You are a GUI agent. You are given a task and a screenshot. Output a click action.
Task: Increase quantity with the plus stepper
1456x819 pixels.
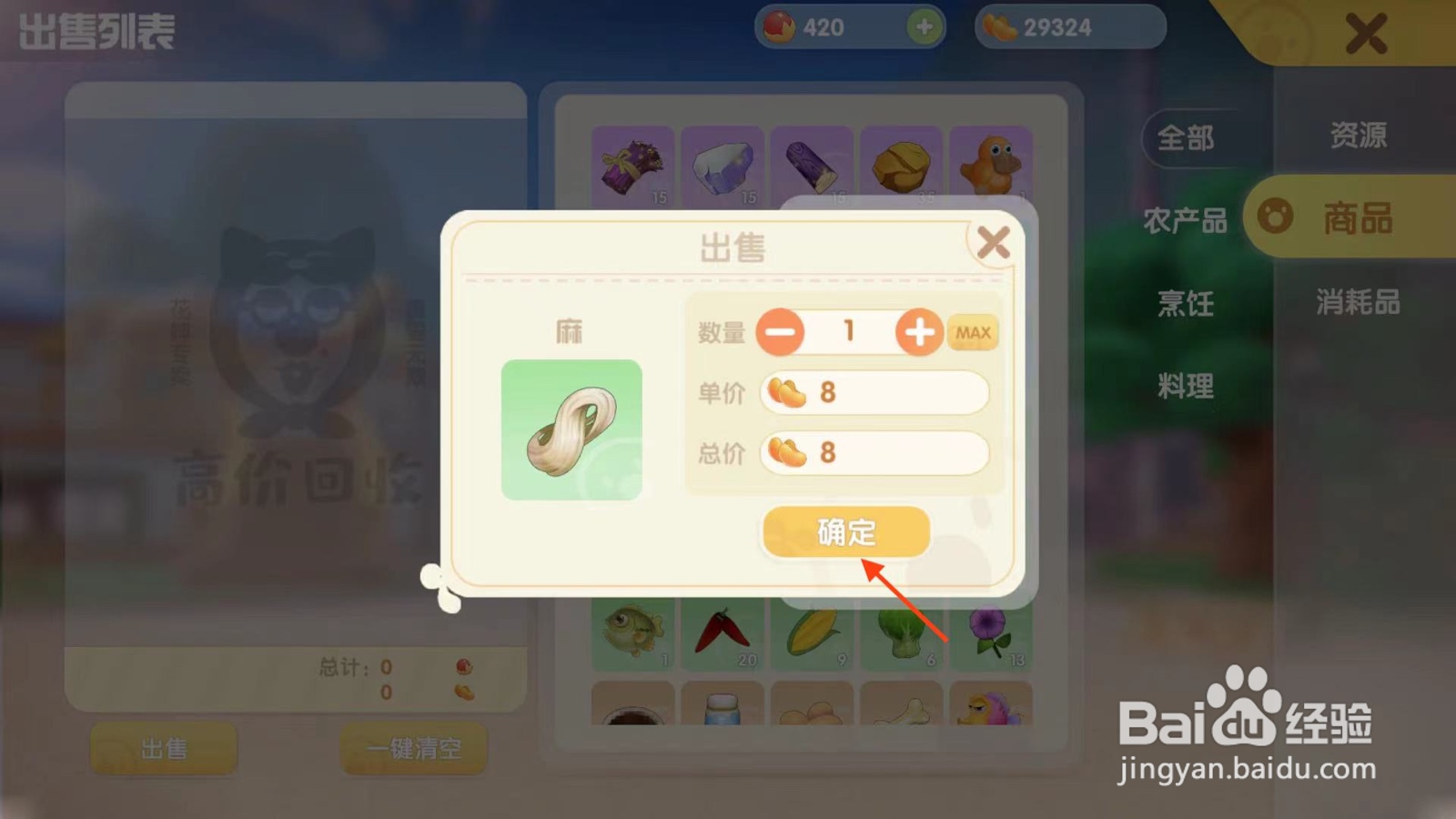919,332
